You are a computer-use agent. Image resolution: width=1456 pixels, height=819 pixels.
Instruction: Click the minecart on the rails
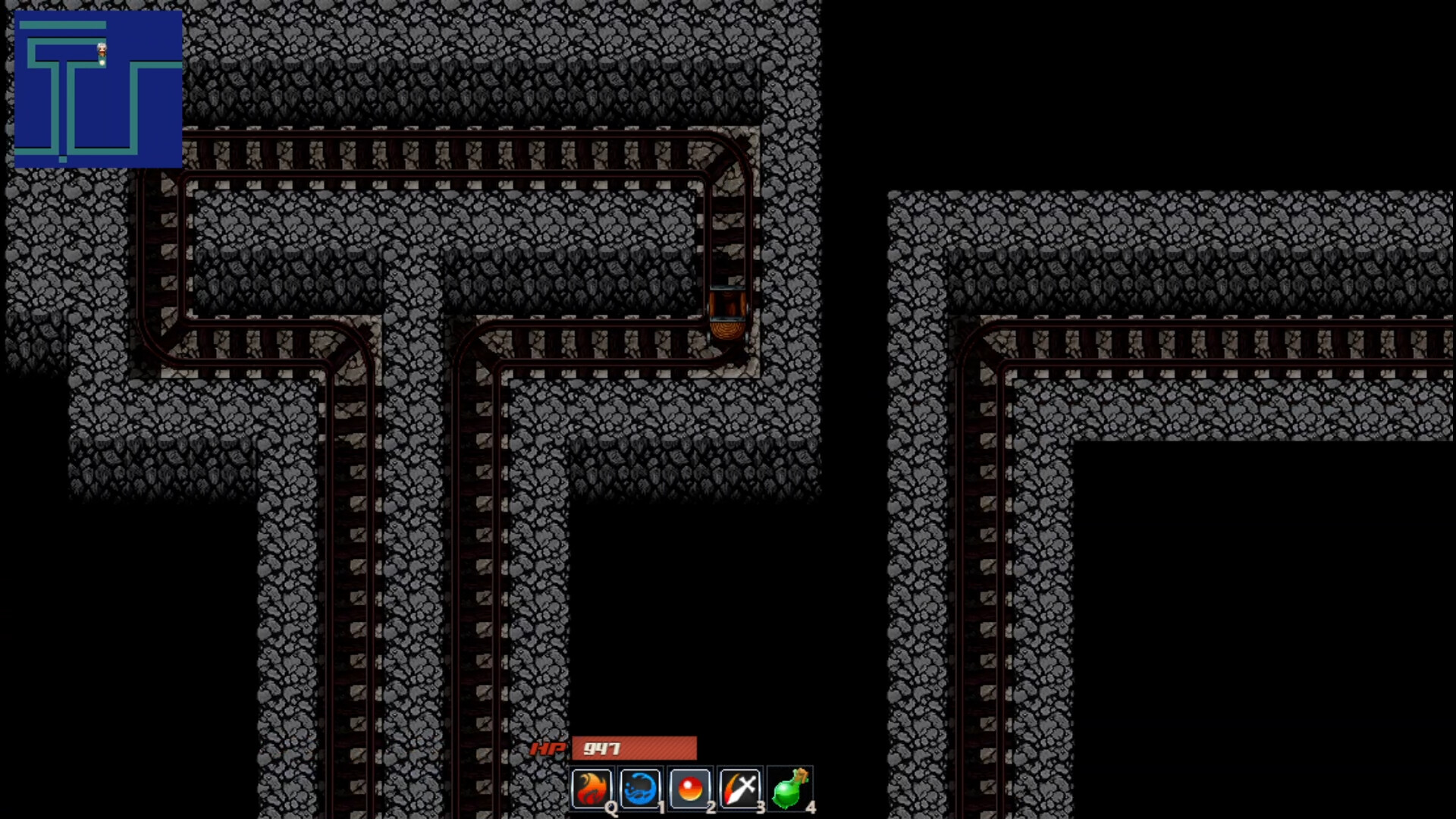click(728, 315)
